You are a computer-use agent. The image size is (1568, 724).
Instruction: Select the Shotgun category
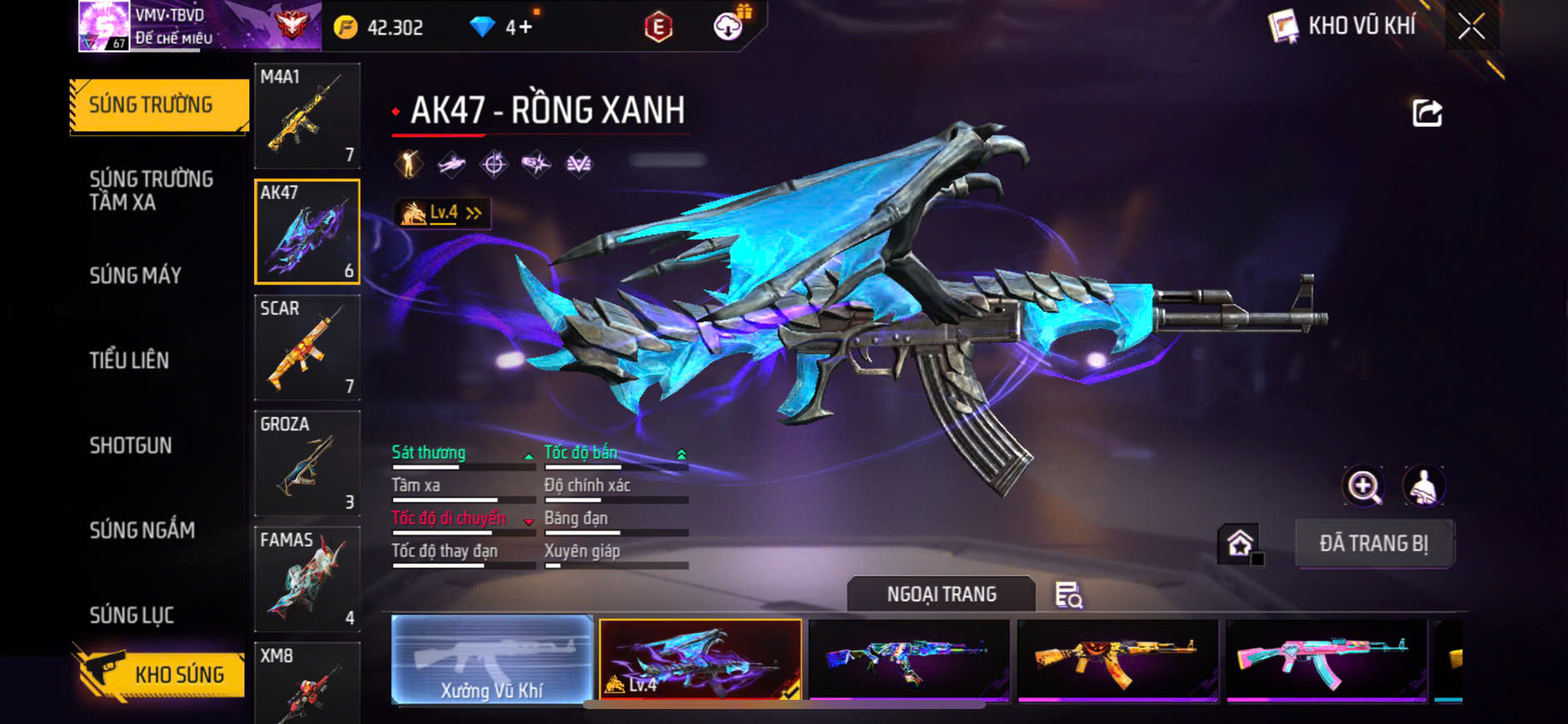tap(131, 445)
